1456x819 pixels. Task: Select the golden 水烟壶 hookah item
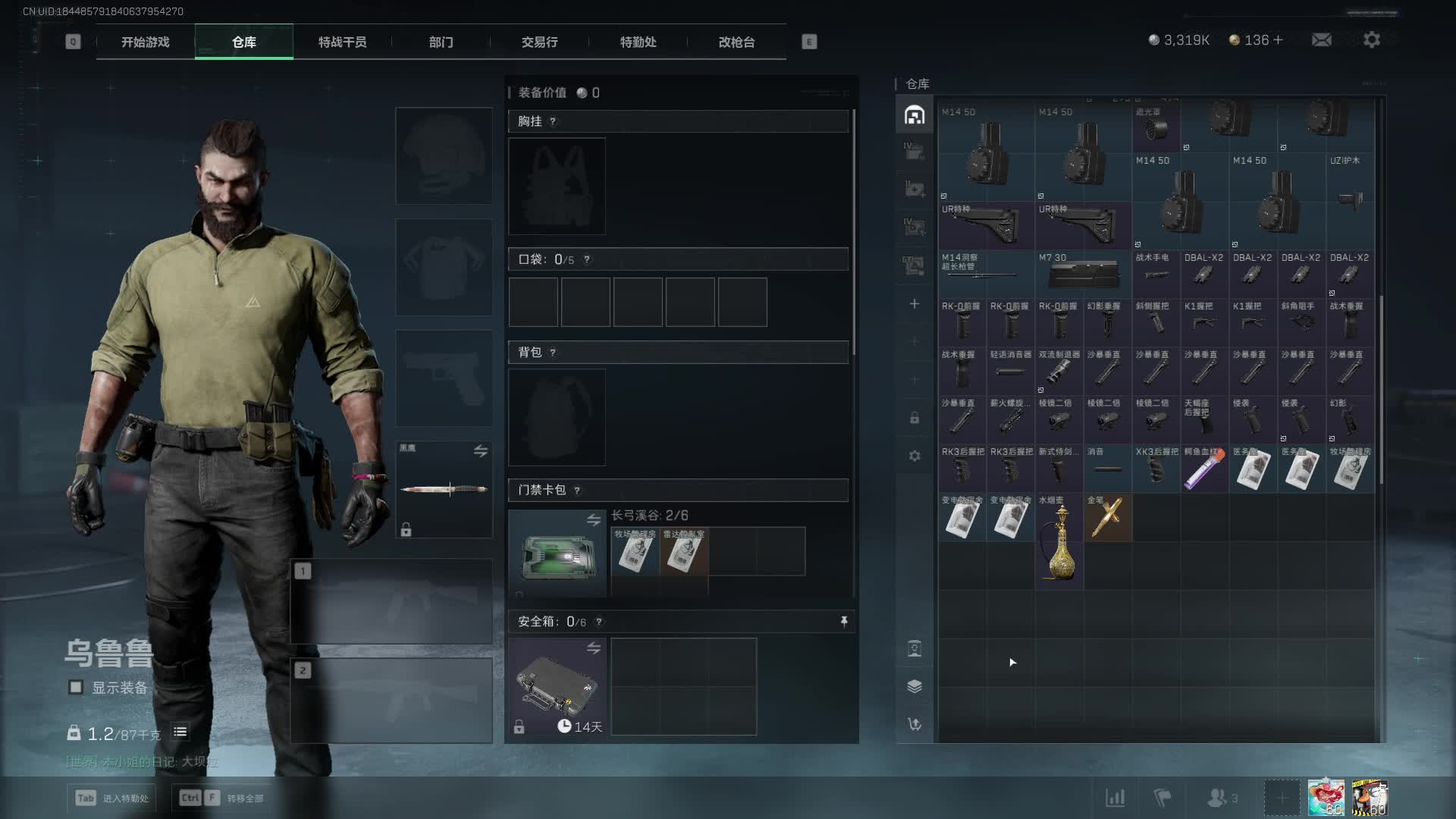pyautogui.click(x=1059, y=541)
